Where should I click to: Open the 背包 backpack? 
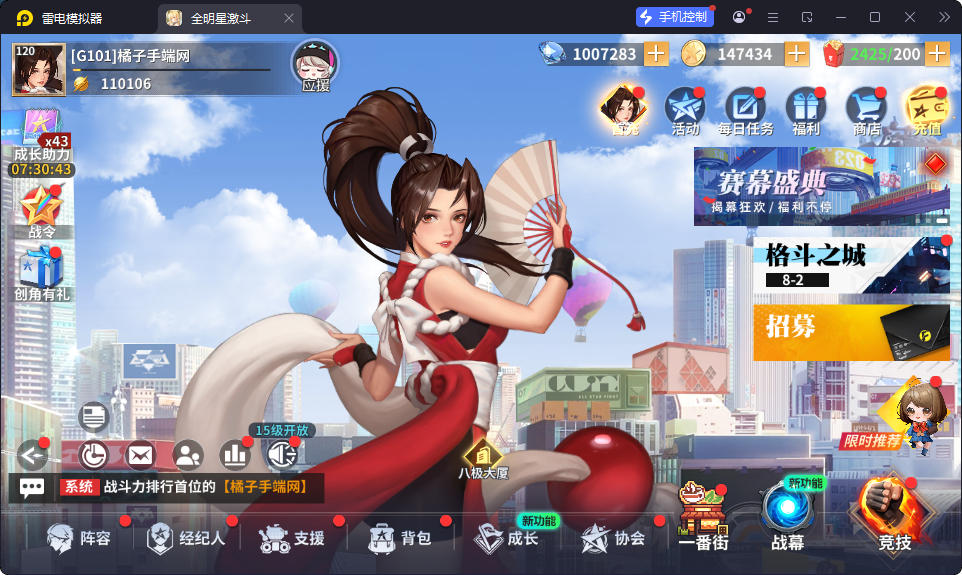399,538
